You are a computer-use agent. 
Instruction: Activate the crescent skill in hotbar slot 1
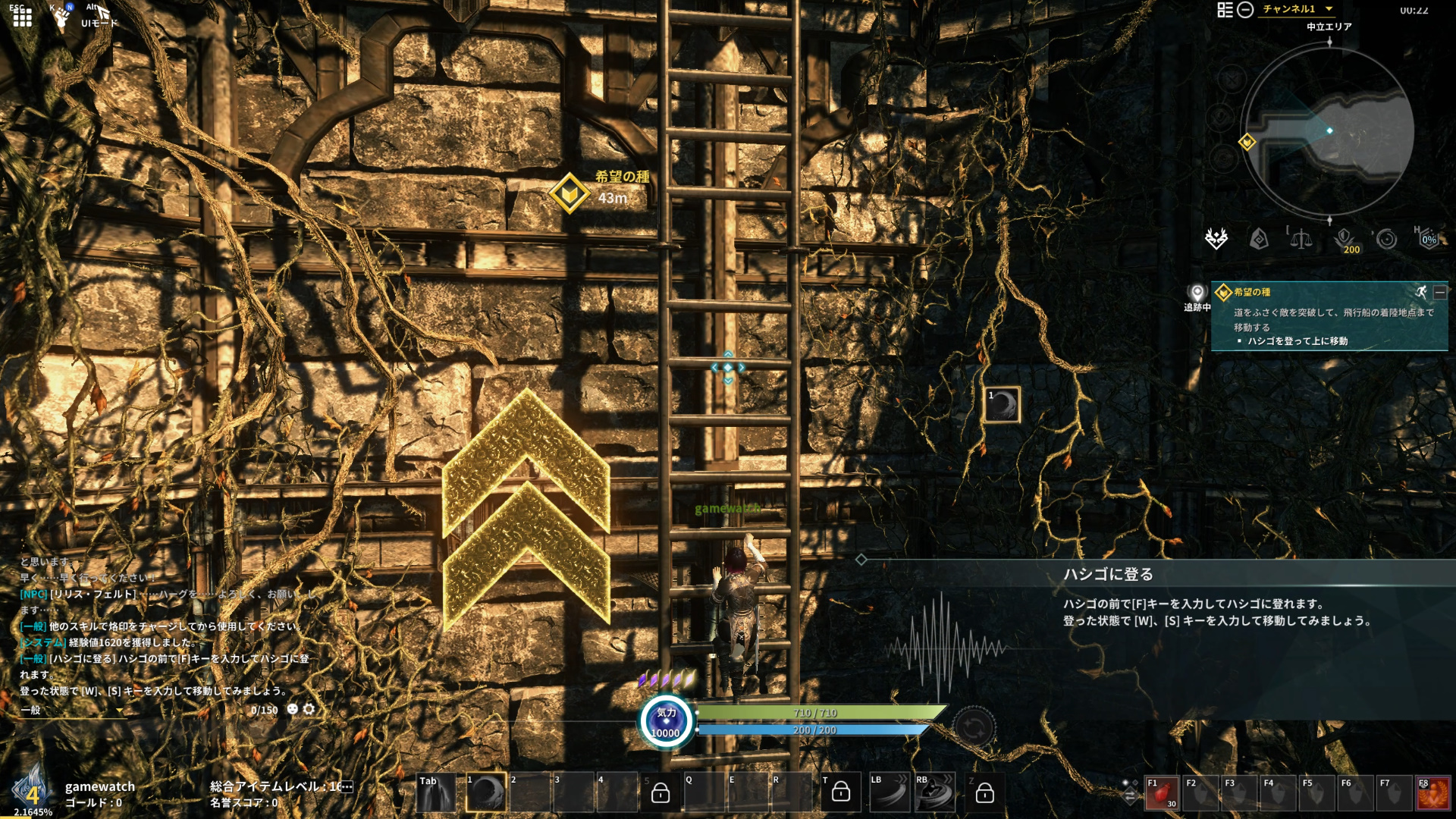[486, 793]
